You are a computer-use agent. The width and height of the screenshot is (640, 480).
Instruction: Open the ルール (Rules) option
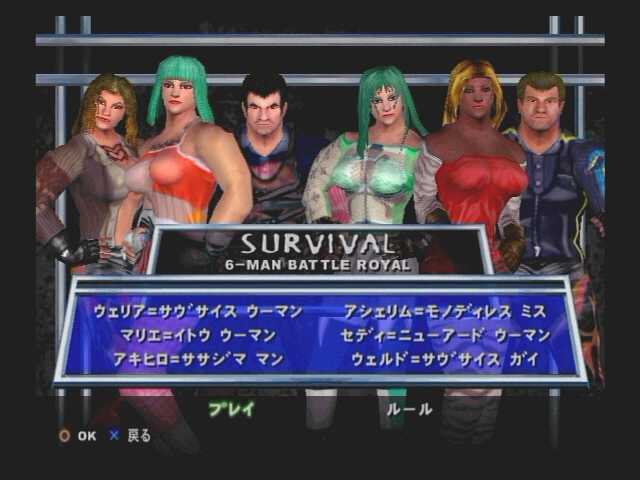410,408
